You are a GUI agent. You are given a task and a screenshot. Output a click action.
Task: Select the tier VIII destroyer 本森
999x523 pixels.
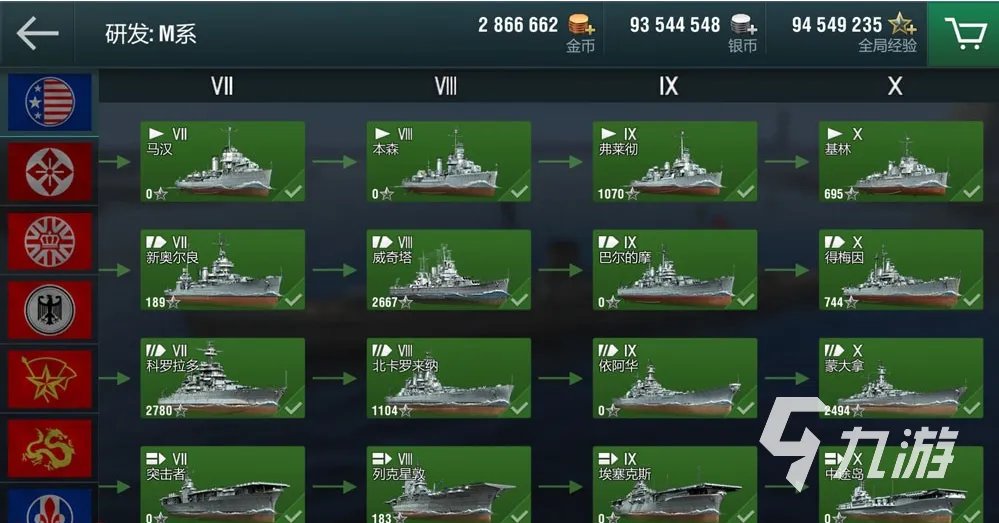click(448, 162)
